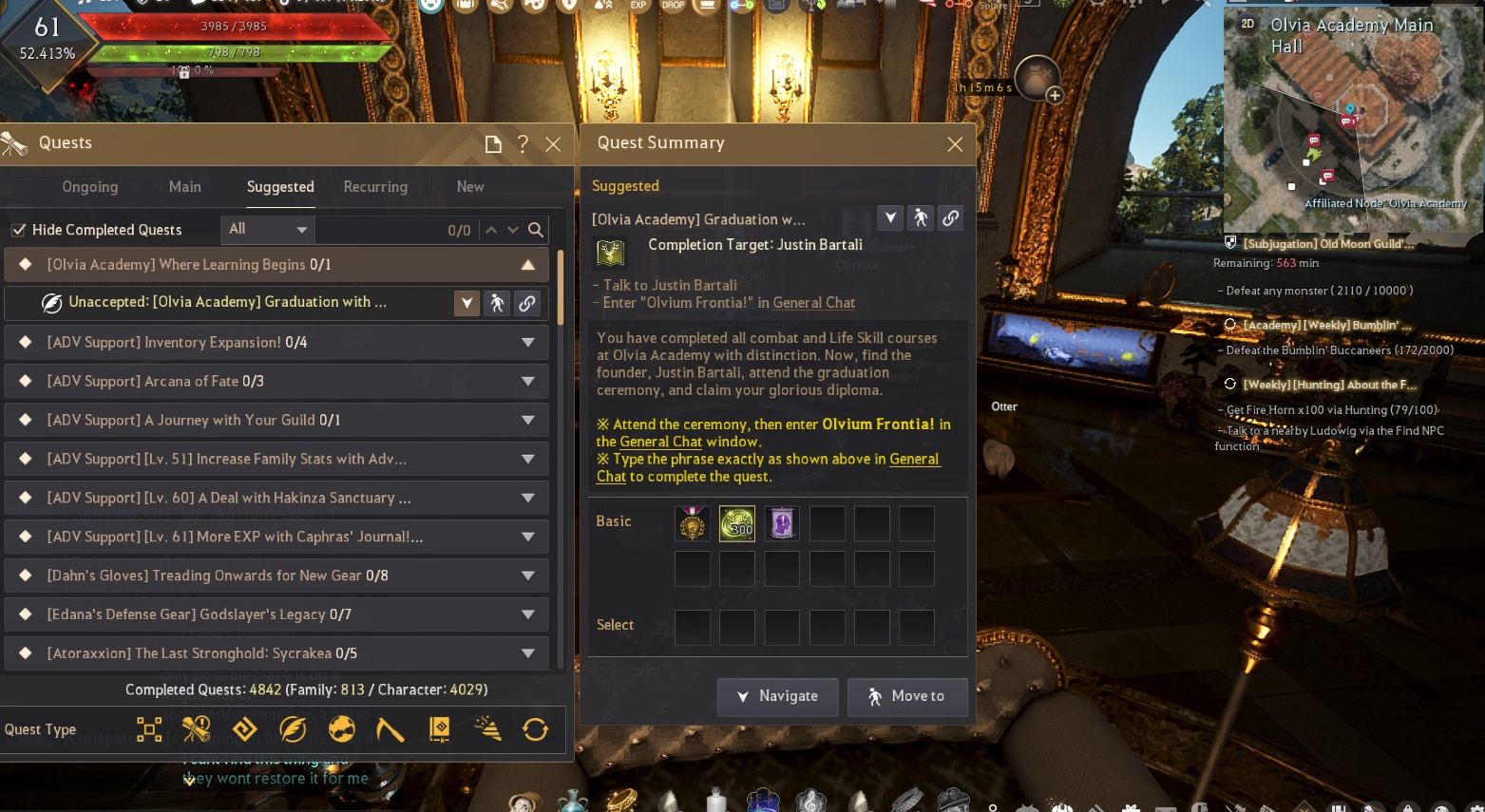Image resolution: width=1485 pixels, height=812 pixels.
Task: Close the Quest Summary panel
Action: [x=955, y=144]
